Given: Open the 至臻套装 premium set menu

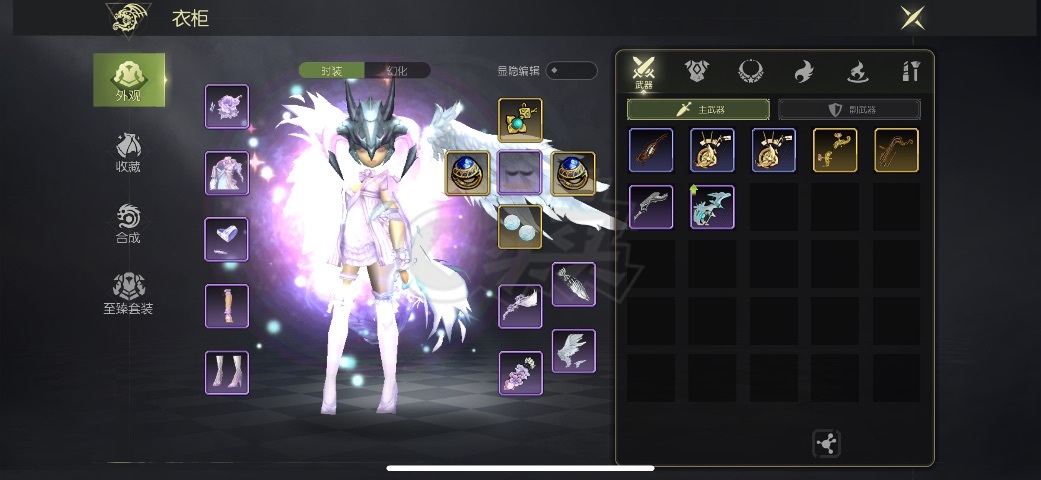Looking at the screenshot, I should (x=128, y=294).
